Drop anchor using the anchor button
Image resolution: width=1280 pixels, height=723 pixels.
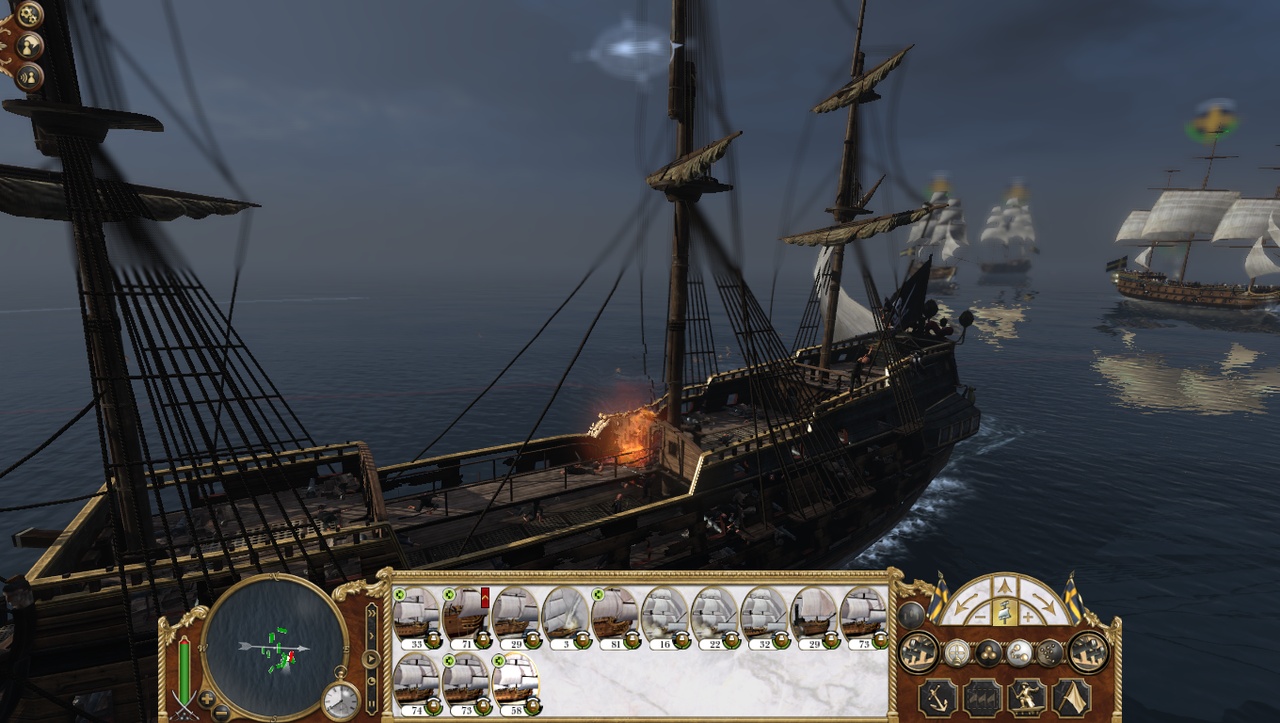coord(937,697)
